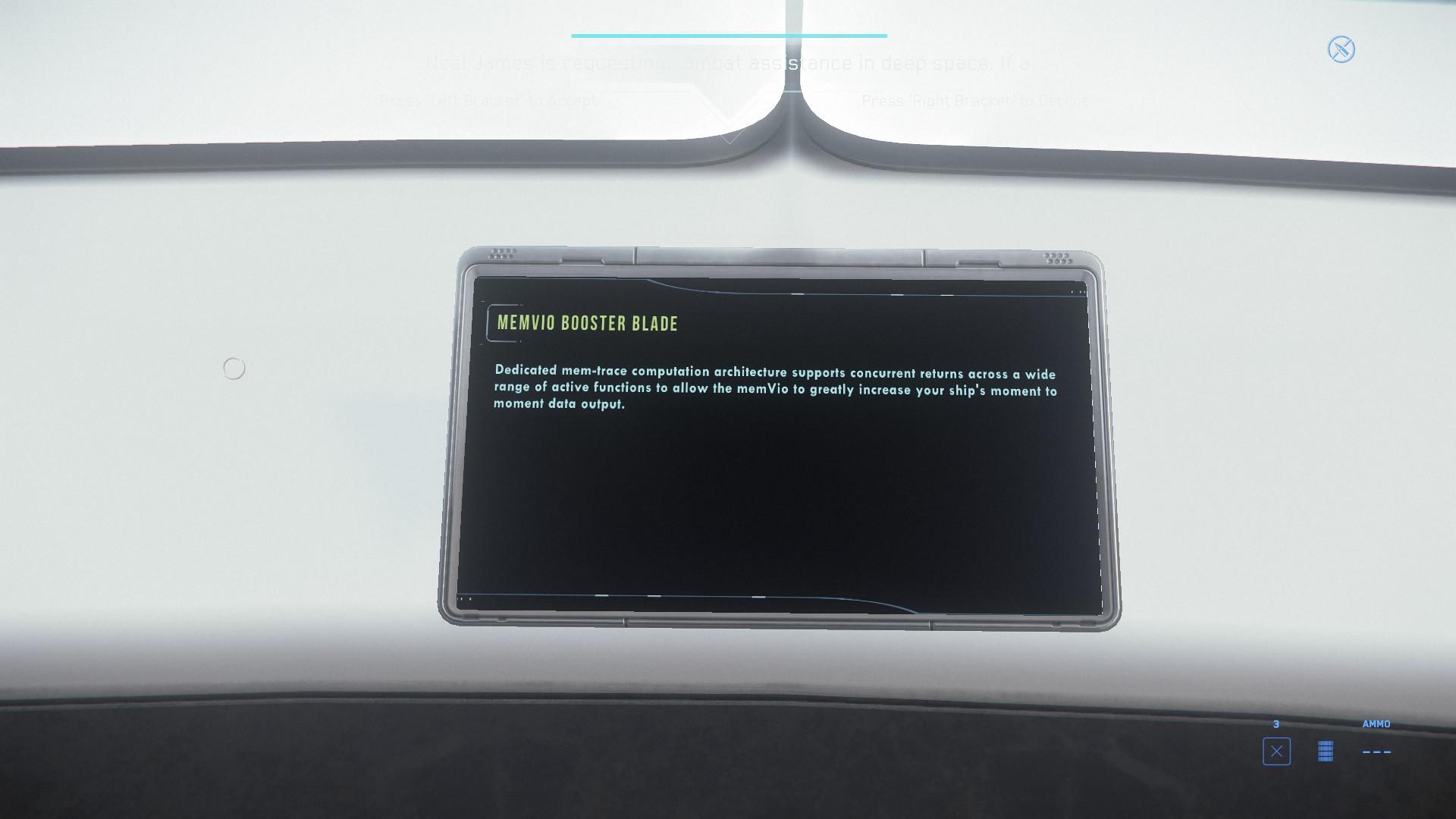Toggle the X-box weapon group indicator
The width and height of the screenshot is (1456, 819).
pos(1277,752)
